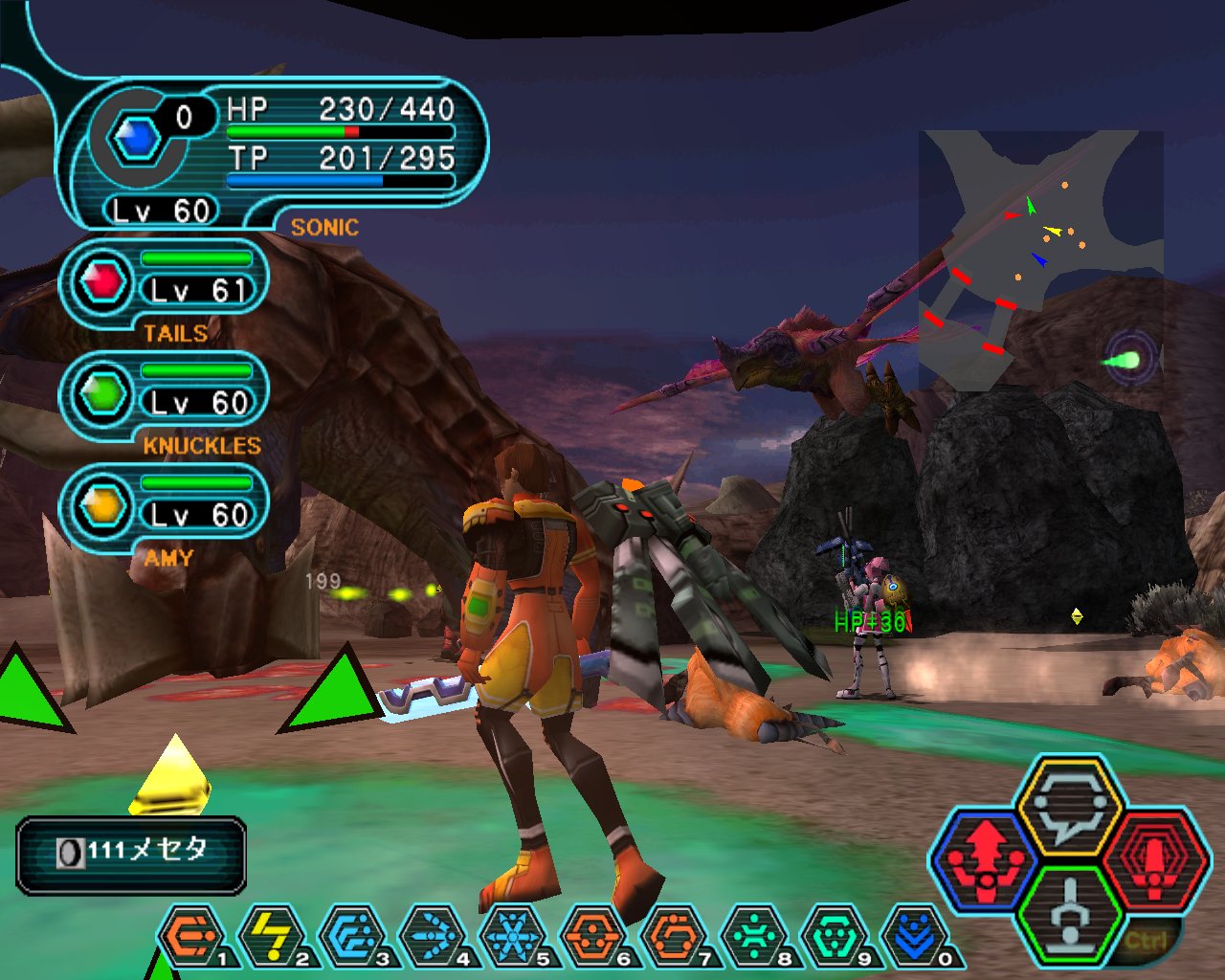Use the teal support technique in slot 8
The image size is (1225, 980).
[x=755, y=937]
